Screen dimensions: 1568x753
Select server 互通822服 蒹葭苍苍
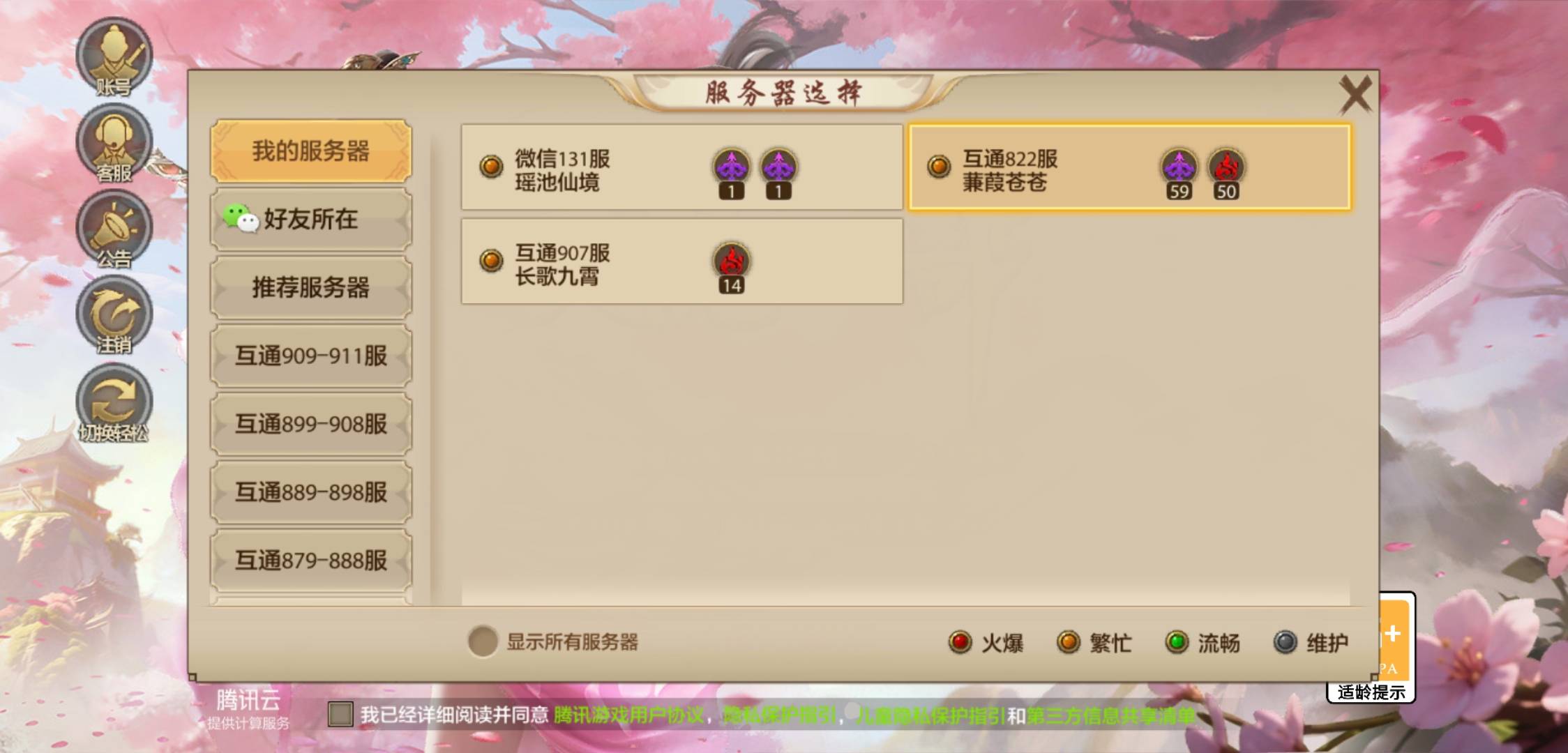[x=1130, y=169]
